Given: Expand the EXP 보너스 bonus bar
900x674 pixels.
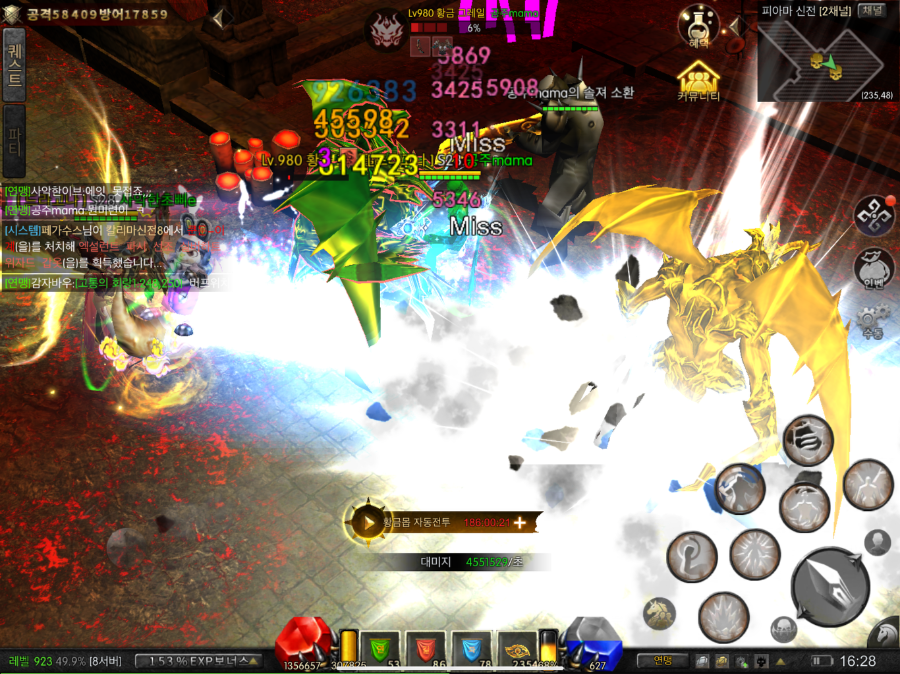Looking at the screenshot, I should [x=197, y=661].
